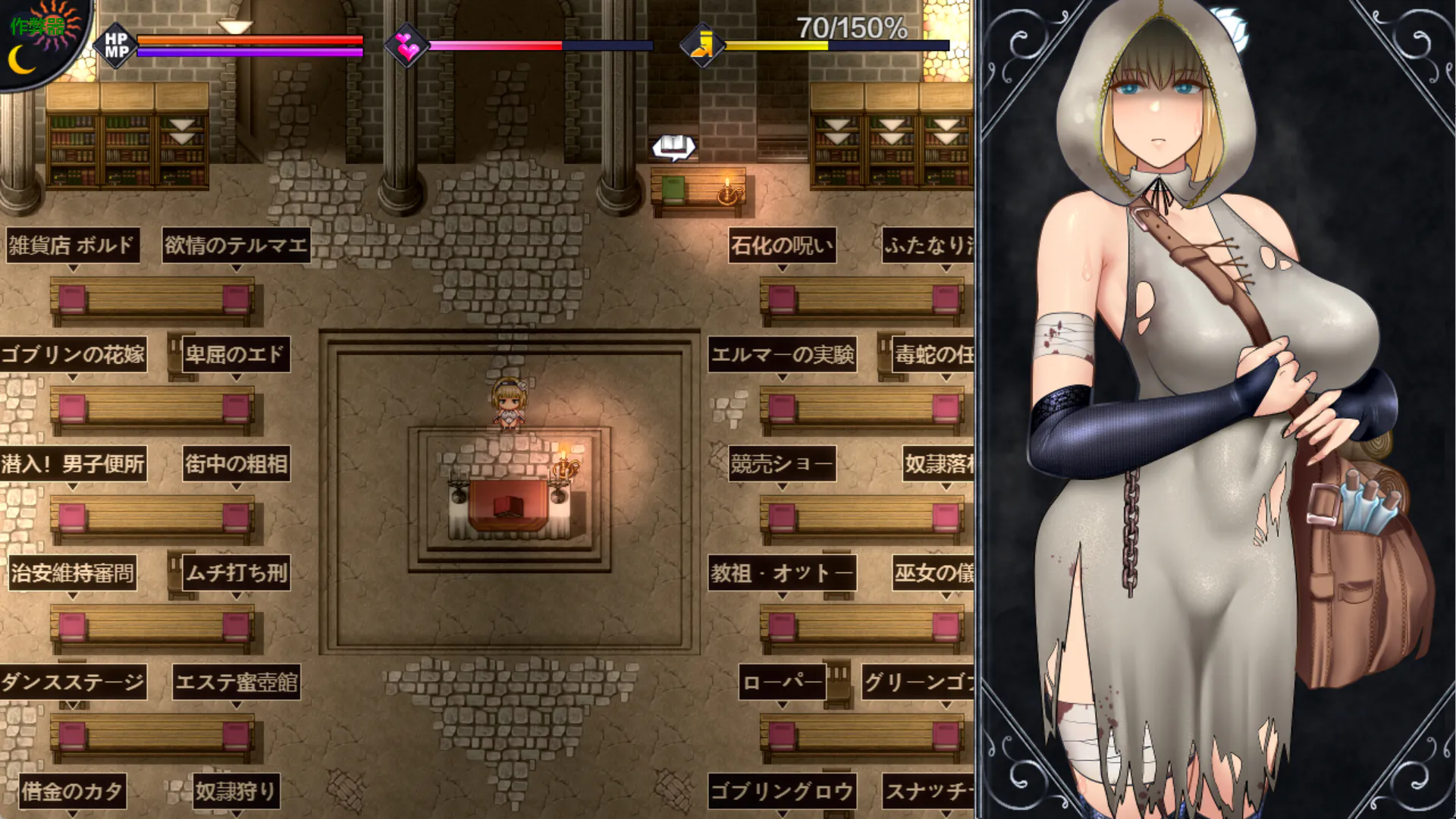1456x819 pixels.
Task: Select the 競売ショー scene label
Action: pyautogui.click(x=782, y=464)
